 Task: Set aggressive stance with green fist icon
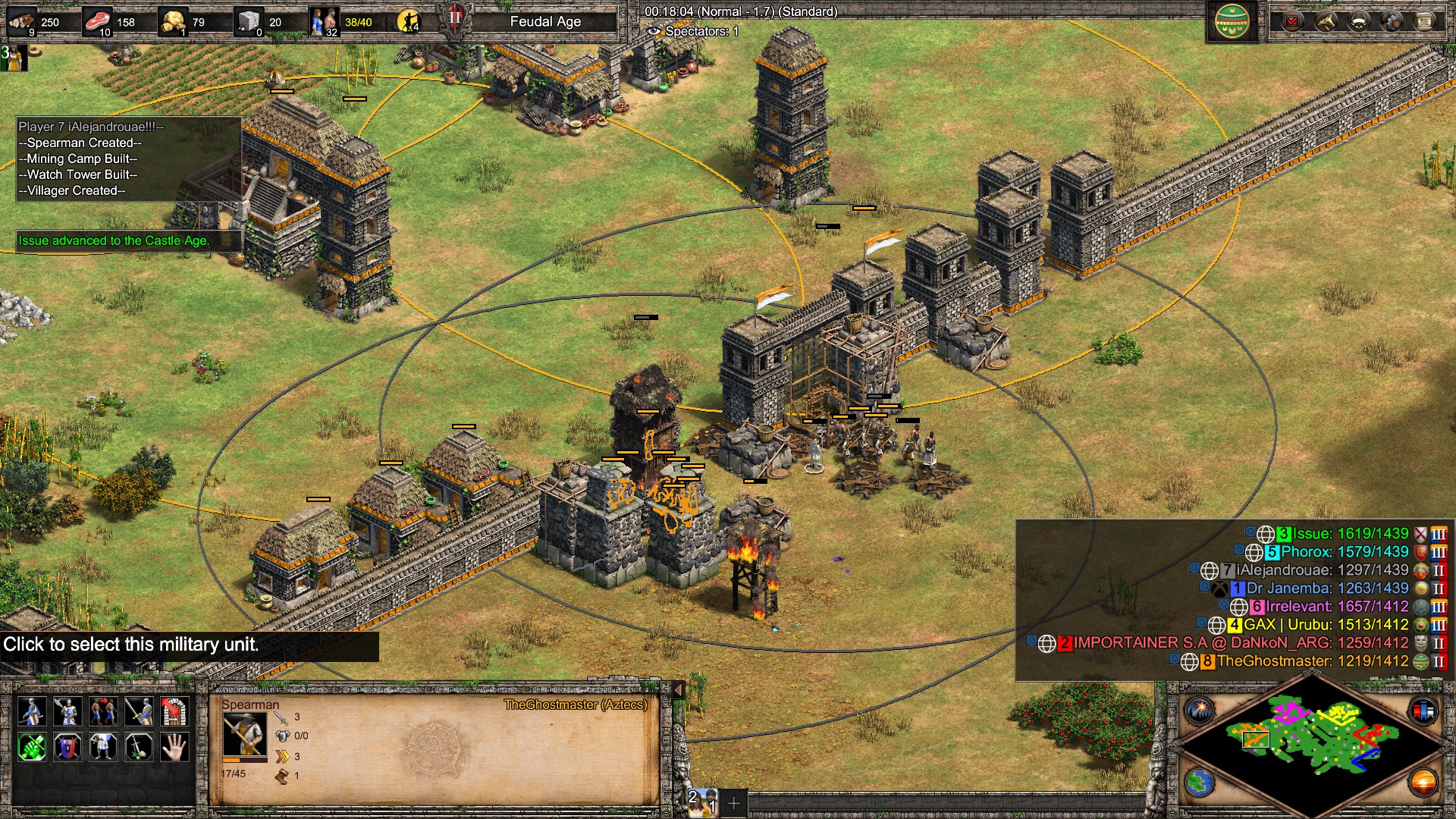point(31,747)
